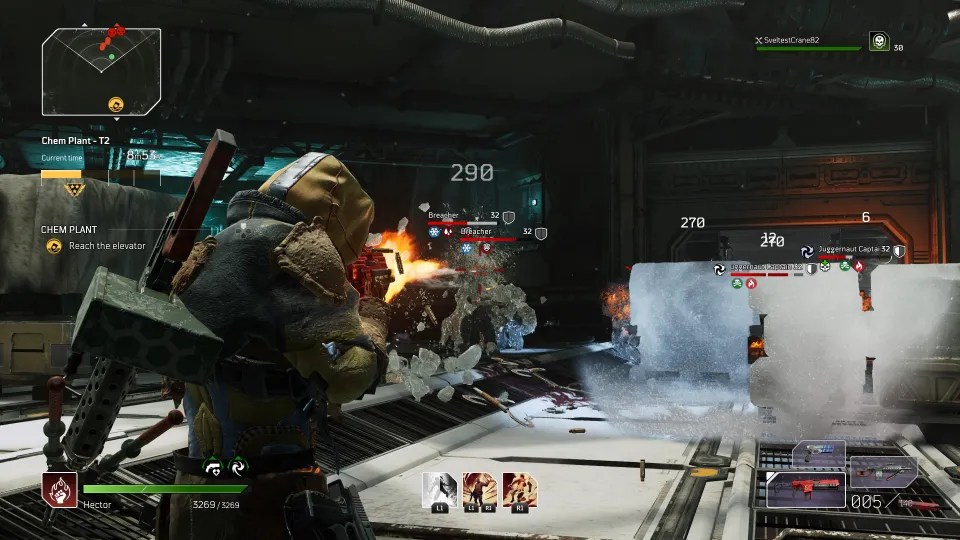Click the radar minimap
Screen dimensions: 960x540
pyautogui.click(x=101, y=70)
